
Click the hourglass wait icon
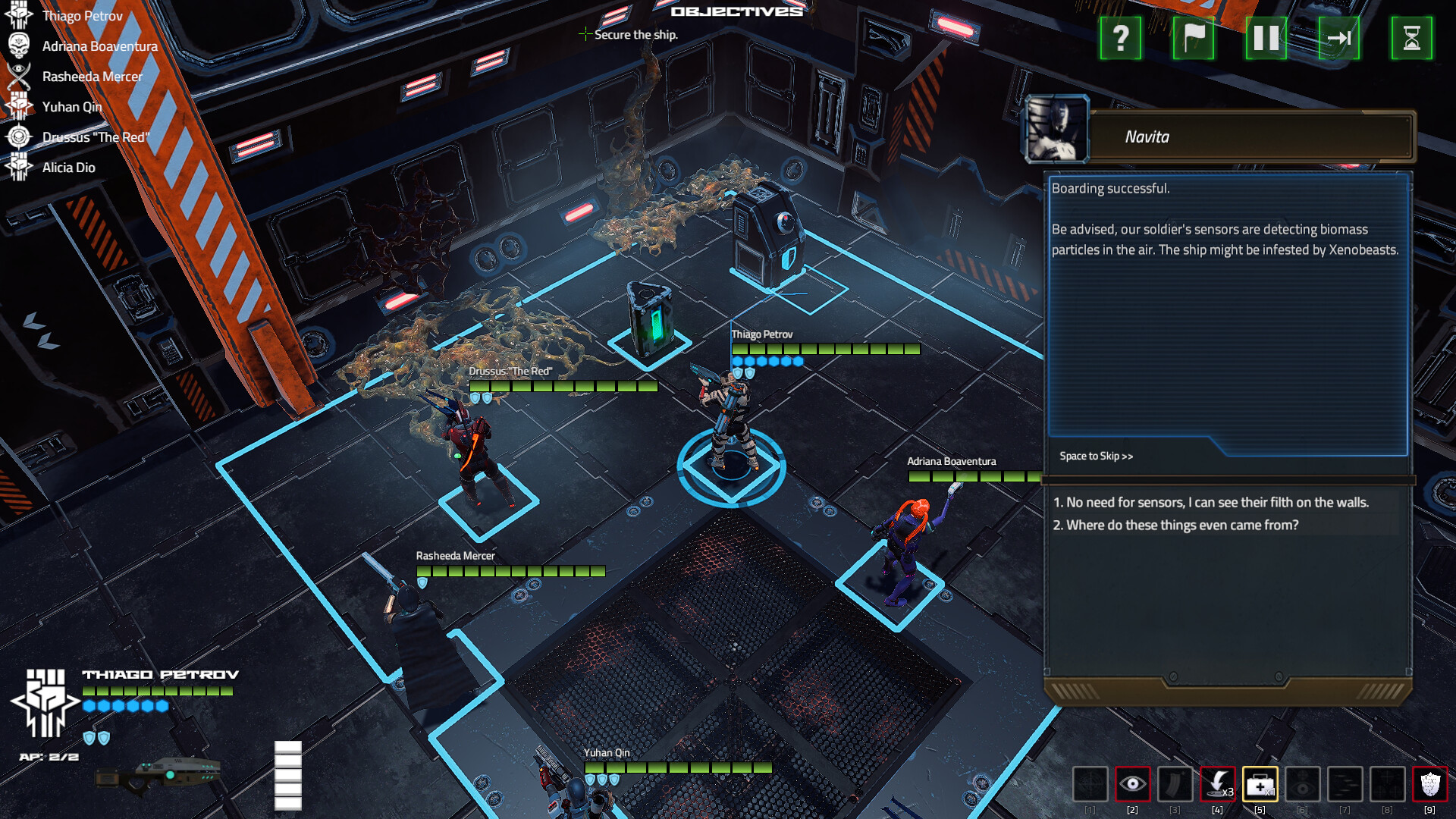pos(1414,39)
